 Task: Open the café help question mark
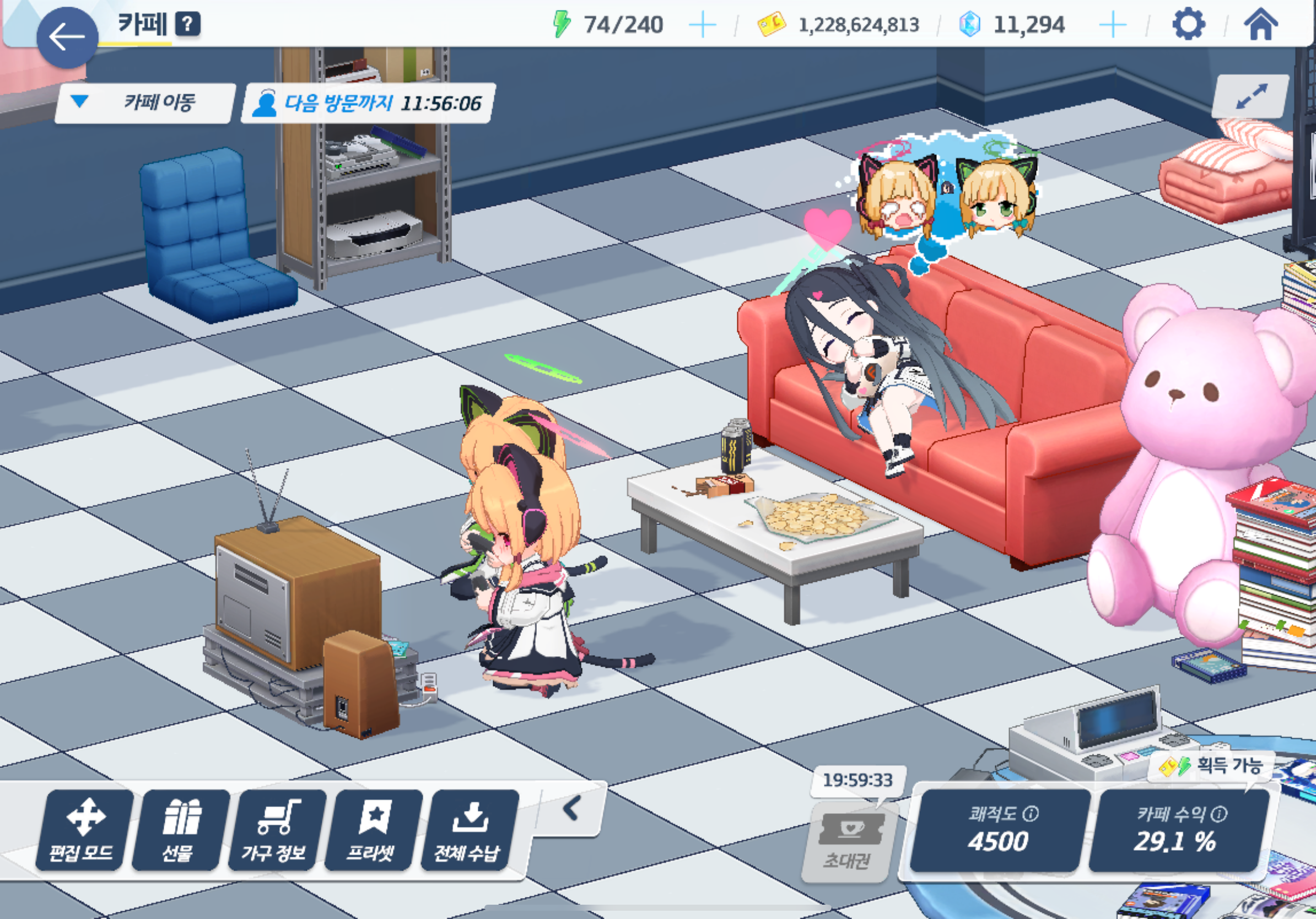click(187, 24)
